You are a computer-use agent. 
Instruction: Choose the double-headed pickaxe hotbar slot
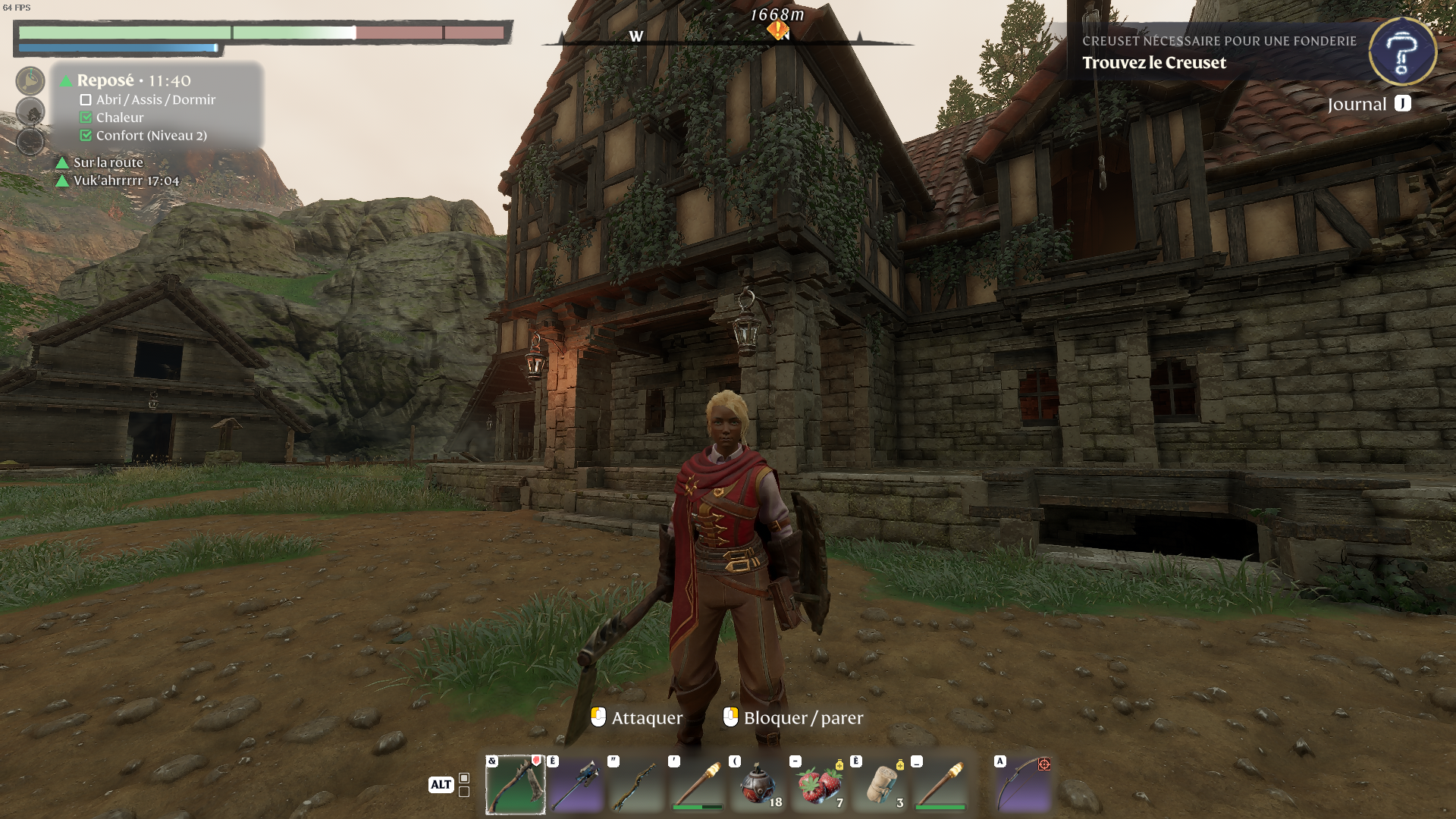(576, 785)
